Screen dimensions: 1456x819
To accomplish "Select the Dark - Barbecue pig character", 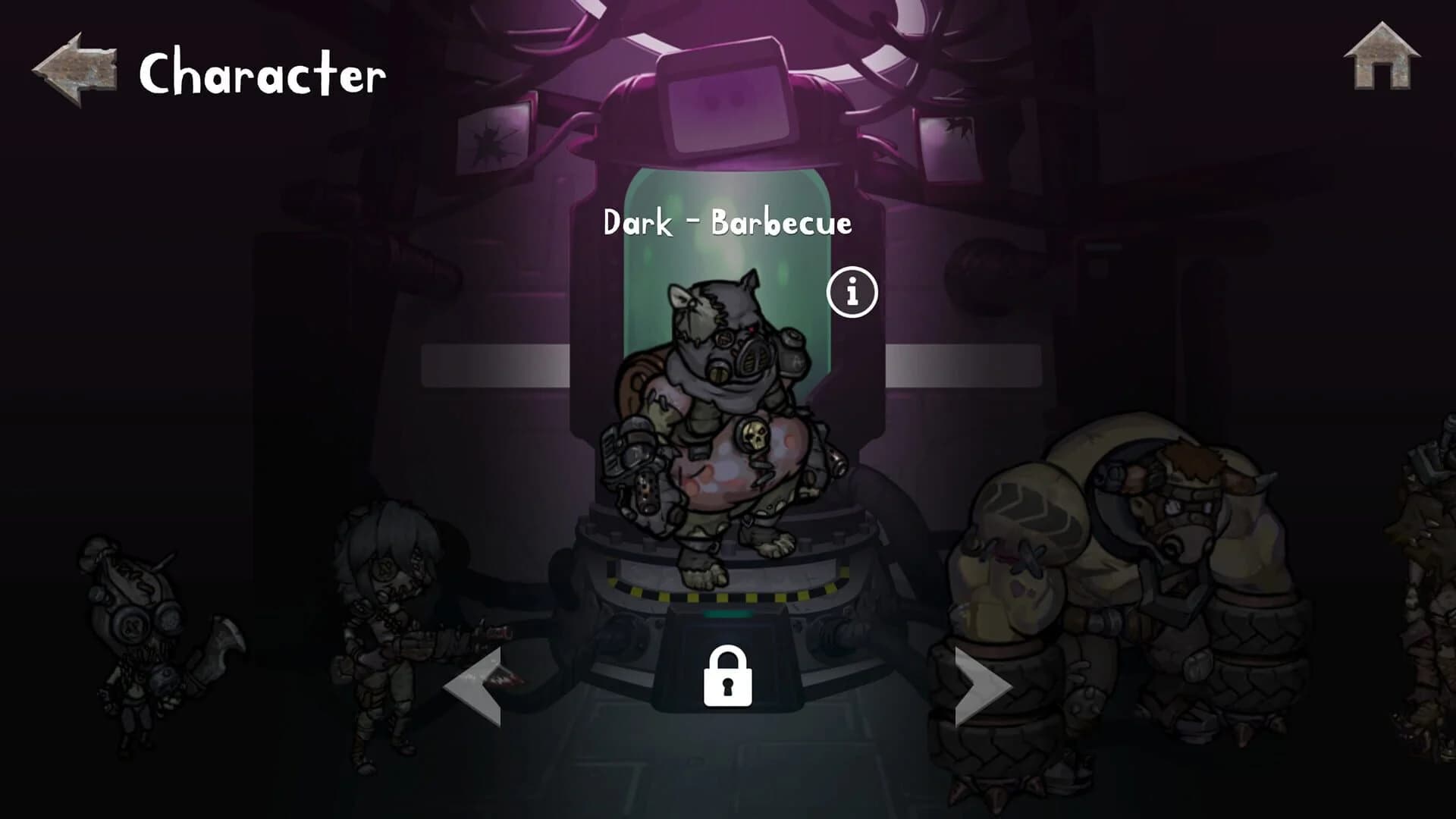I will [720, 425].
